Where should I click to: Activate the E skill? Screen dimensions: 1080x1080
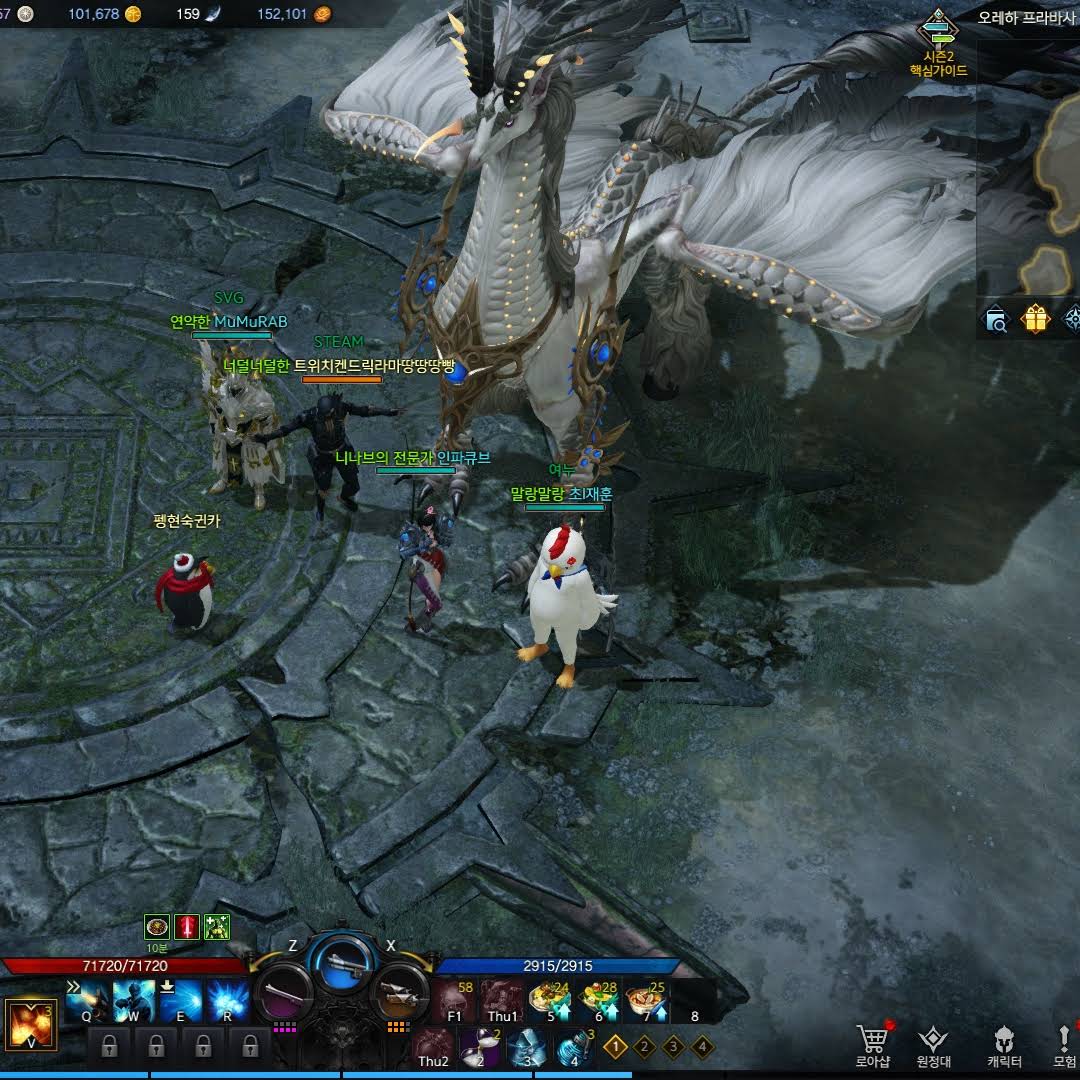click(x=180, y=1000)
